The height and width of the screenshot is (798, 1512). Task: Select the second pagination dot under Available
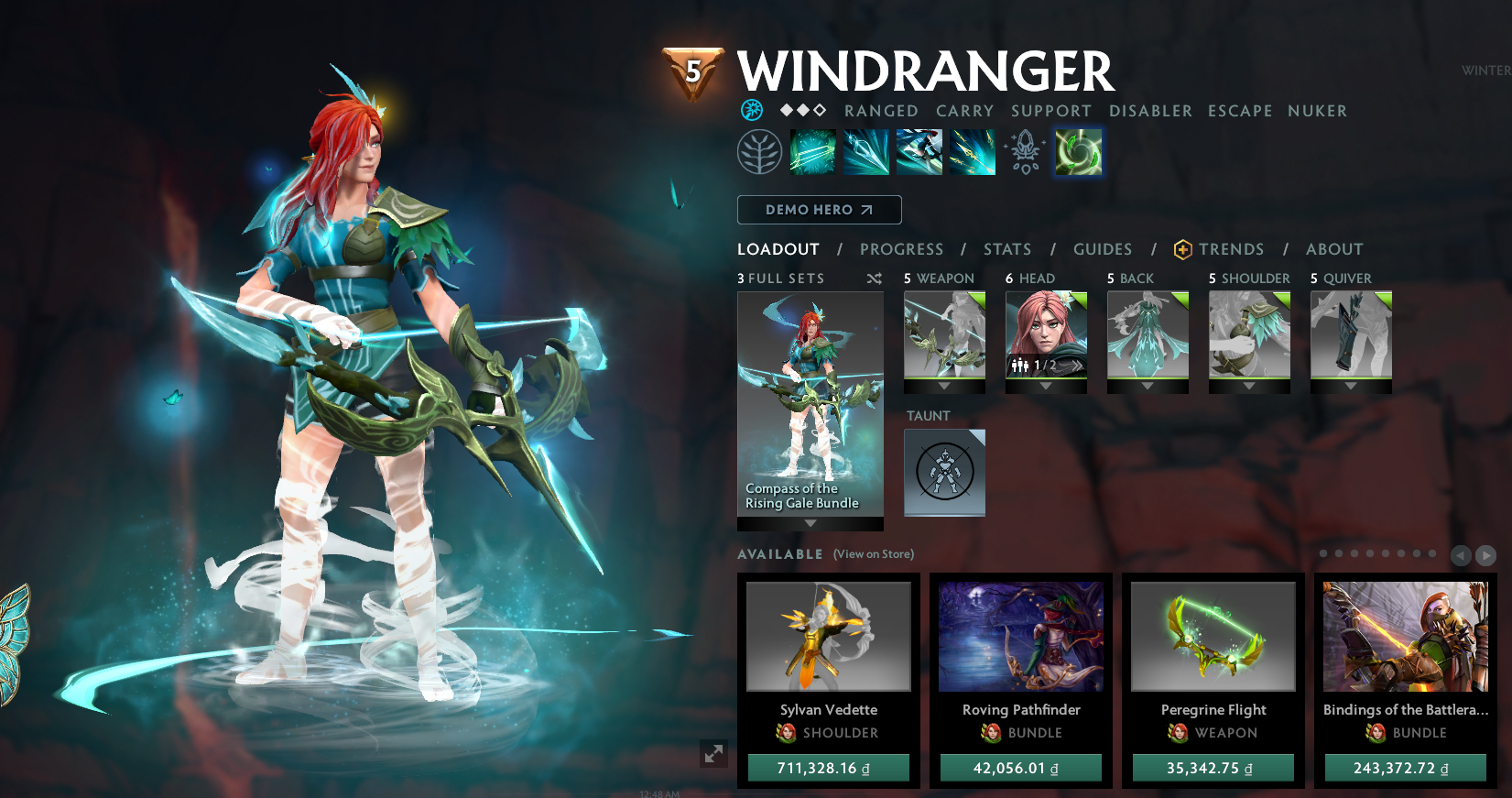click(x=1338, y=553)
